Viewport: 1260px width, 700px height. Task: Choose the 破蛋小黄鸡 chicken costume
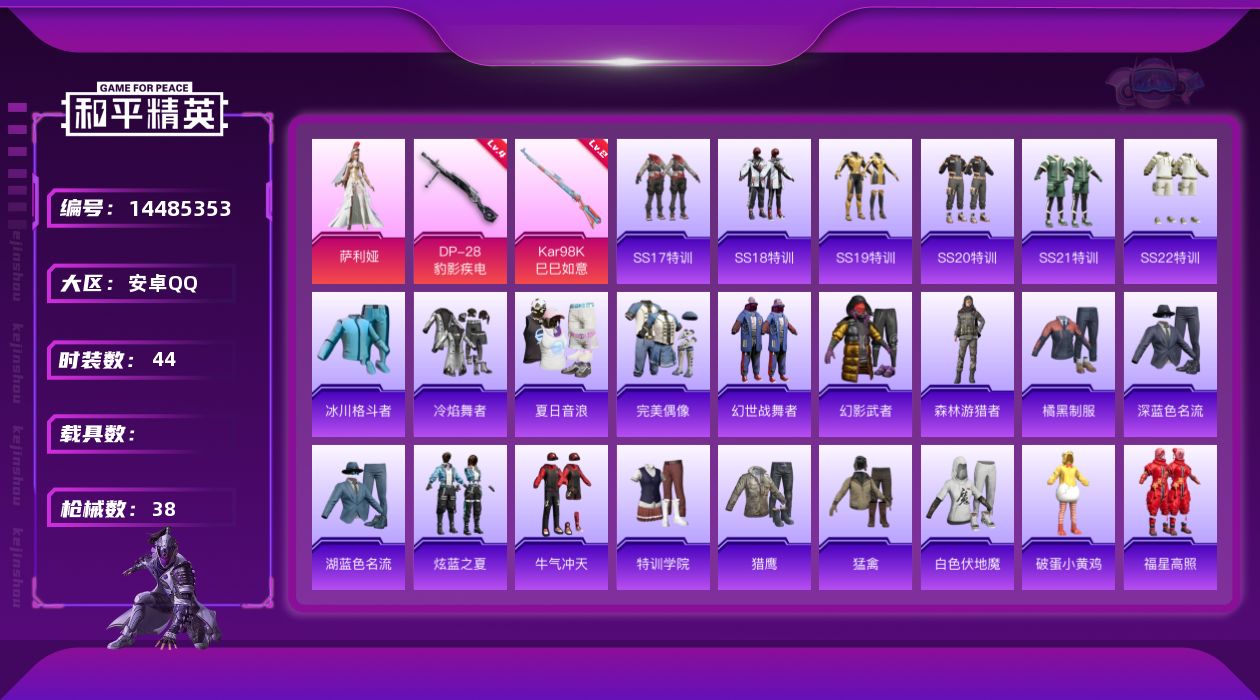point(1068,516)
